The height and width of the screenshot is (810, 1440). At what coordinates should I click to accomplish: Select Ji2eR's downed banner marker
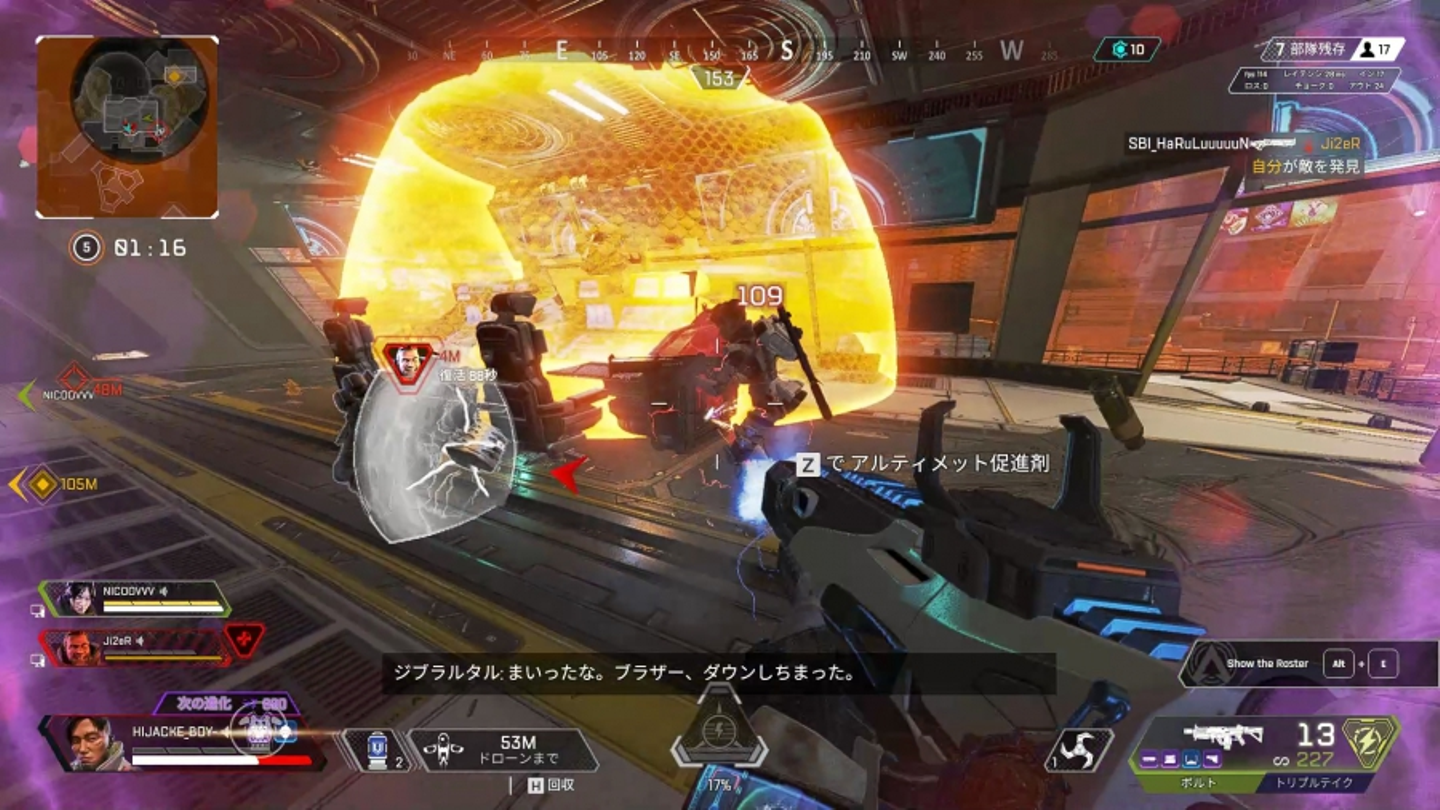click(408, 361)
